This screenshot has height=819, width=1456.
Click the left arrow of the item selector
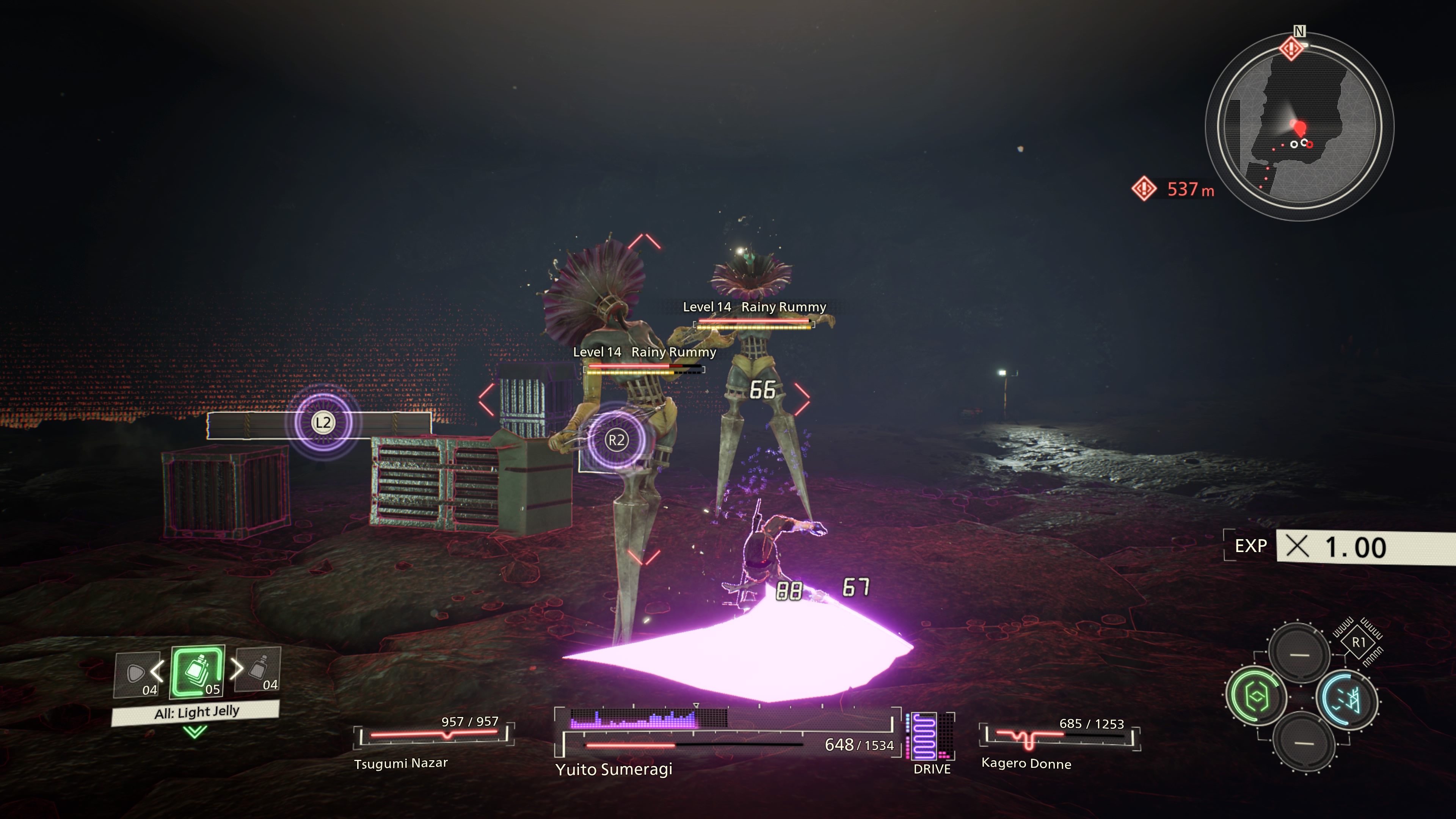click(157, 672)
